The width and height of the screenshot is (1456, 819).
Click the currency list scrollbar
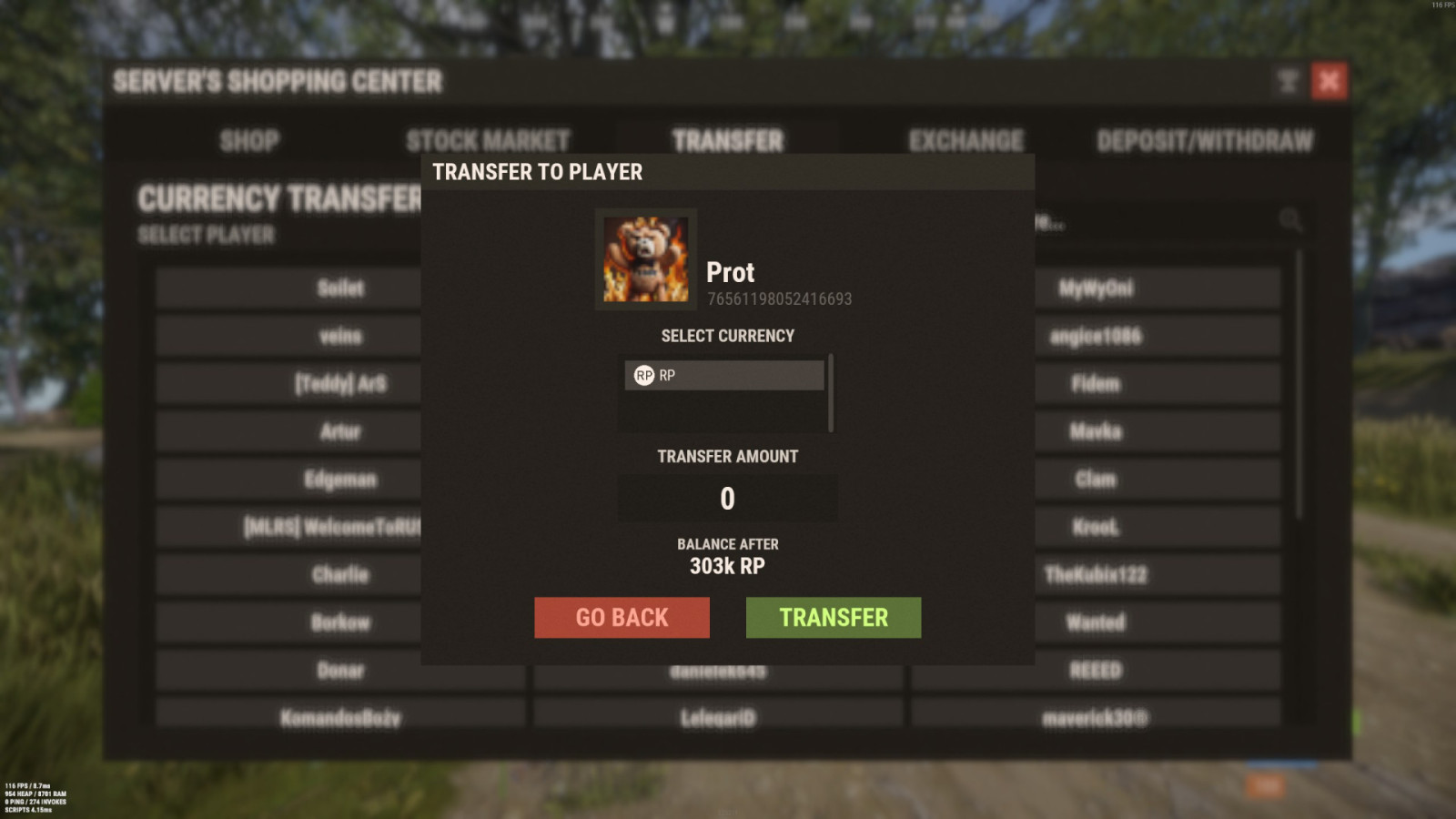830,391
